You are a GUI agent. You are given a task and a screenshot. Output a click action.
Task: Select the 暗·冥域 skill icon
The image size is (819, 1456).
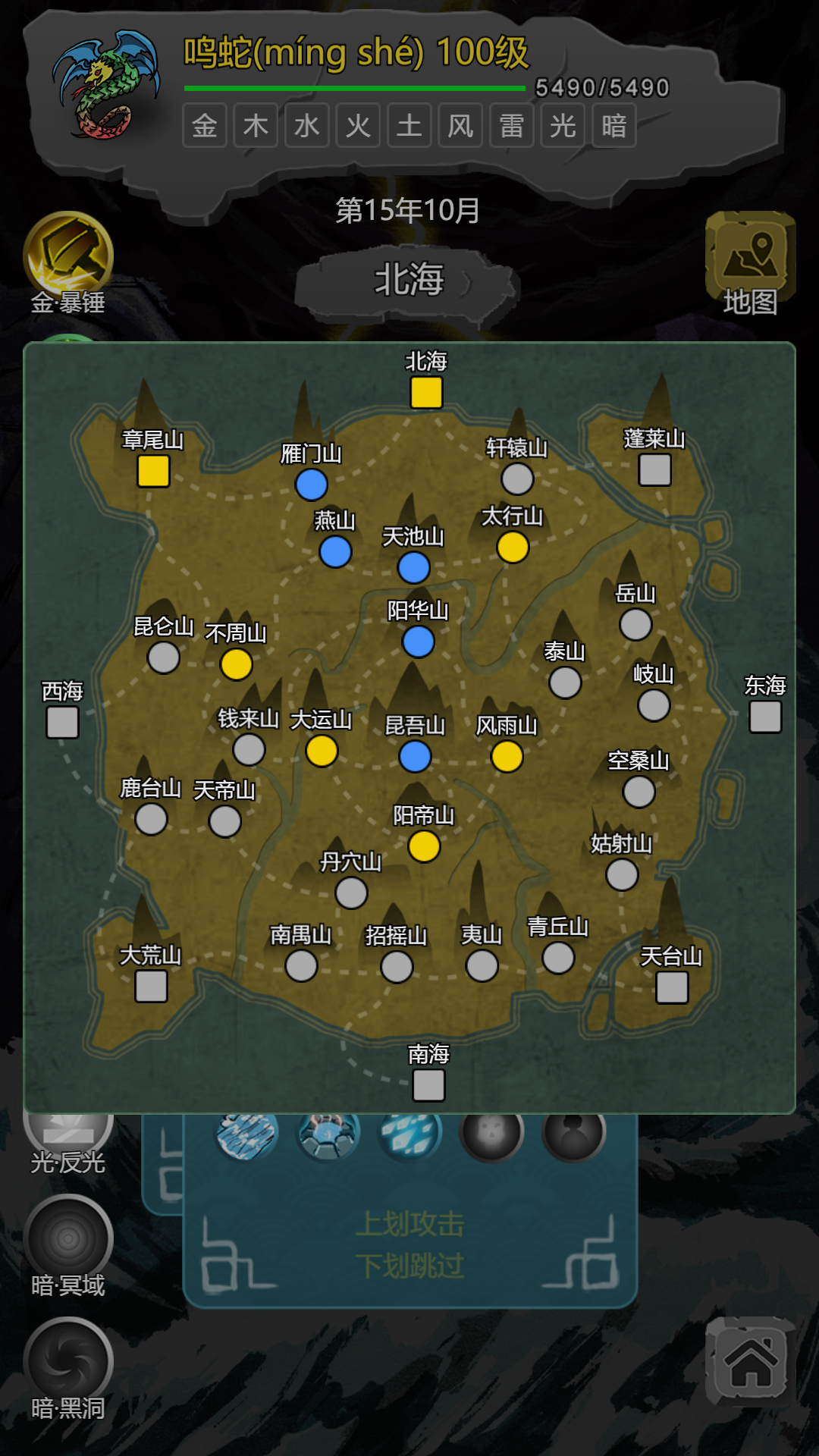pyautogui.click(x=68, y=1239)
